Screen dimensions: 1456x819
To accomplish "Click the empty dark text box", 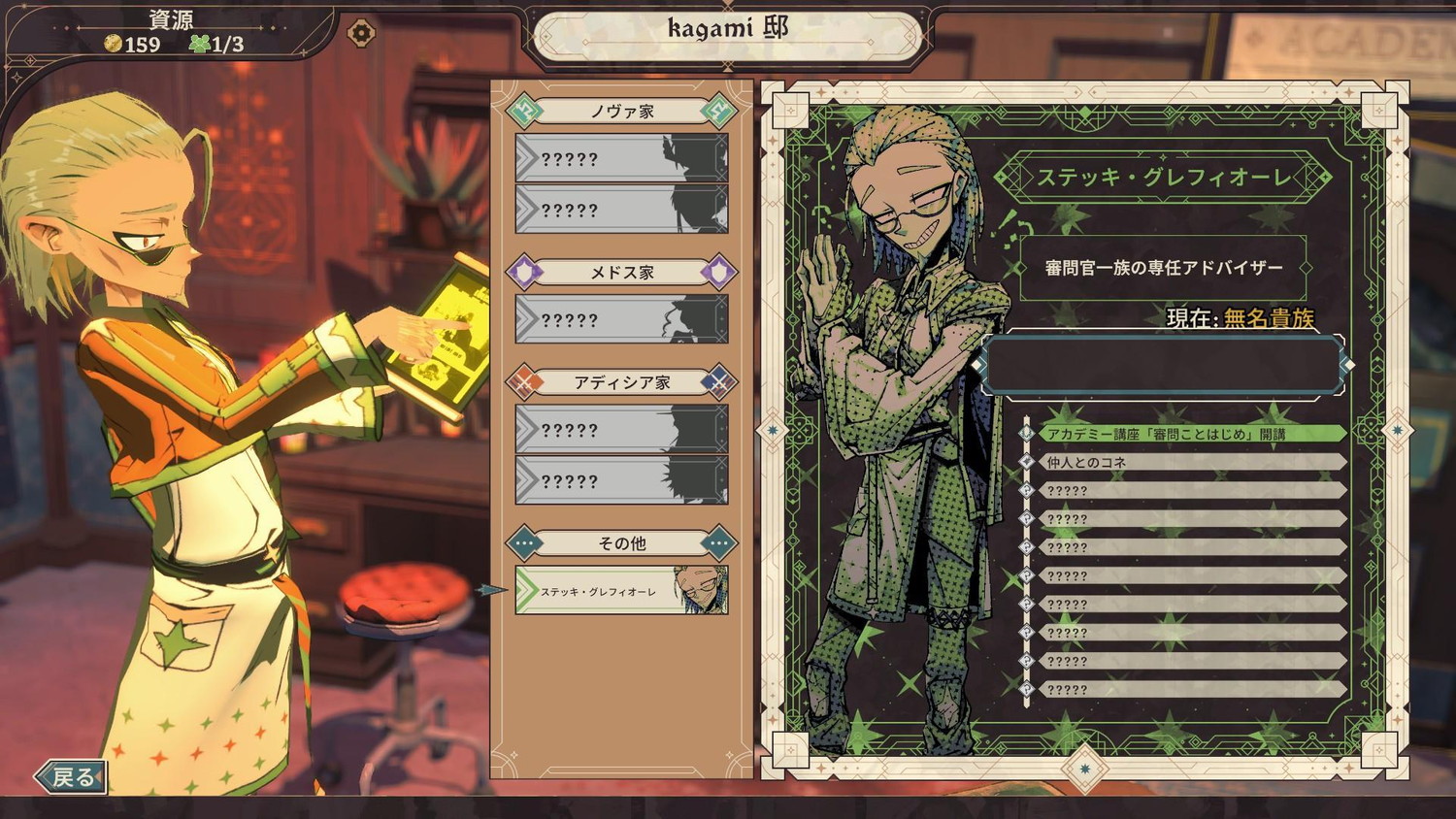I will pos(1163,366).
